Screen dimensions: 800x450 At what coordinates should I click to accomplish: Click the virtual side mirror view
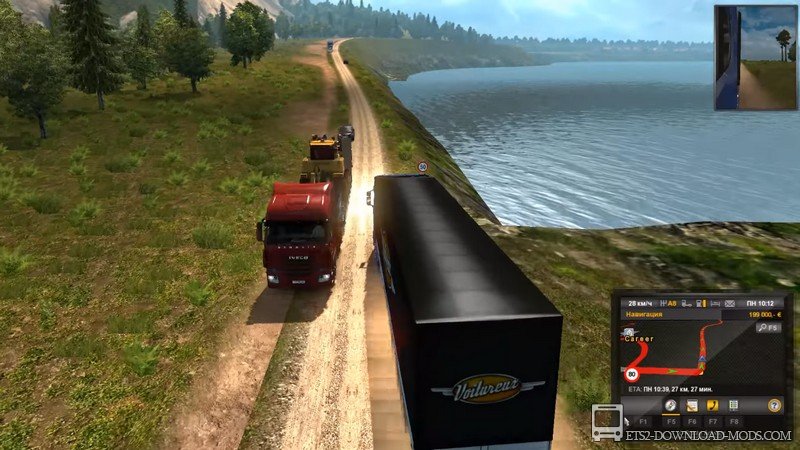click(x=755, y=57)
